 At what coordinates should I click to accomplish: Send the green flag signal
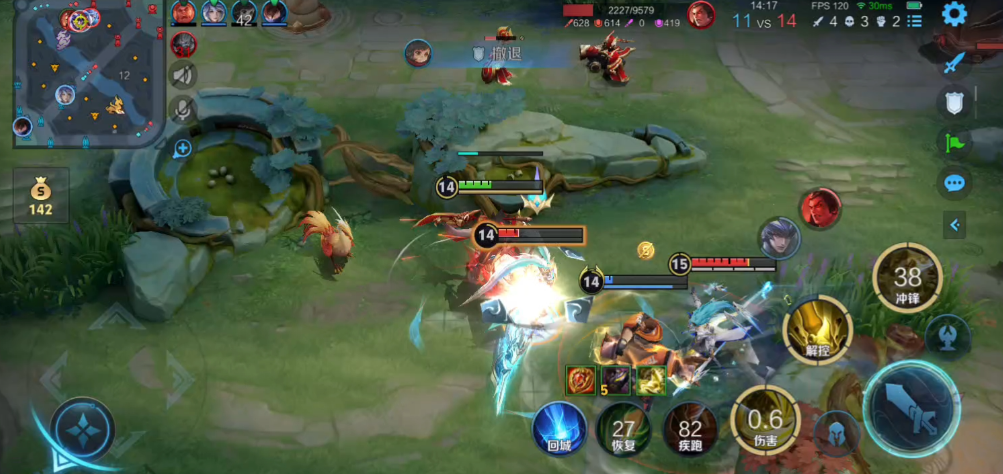click(954, 142)
